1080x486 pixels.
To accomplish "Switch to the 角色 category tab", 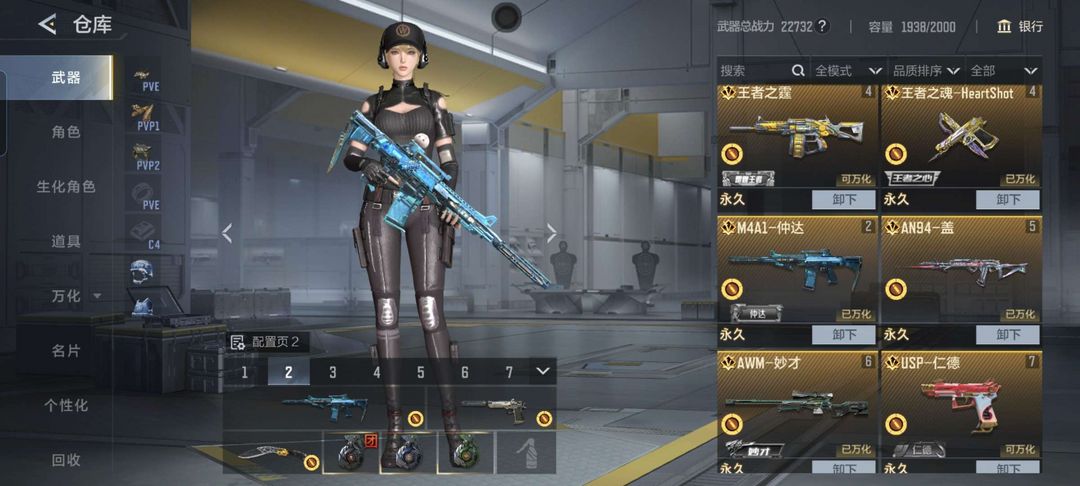I will click(66, 132).
